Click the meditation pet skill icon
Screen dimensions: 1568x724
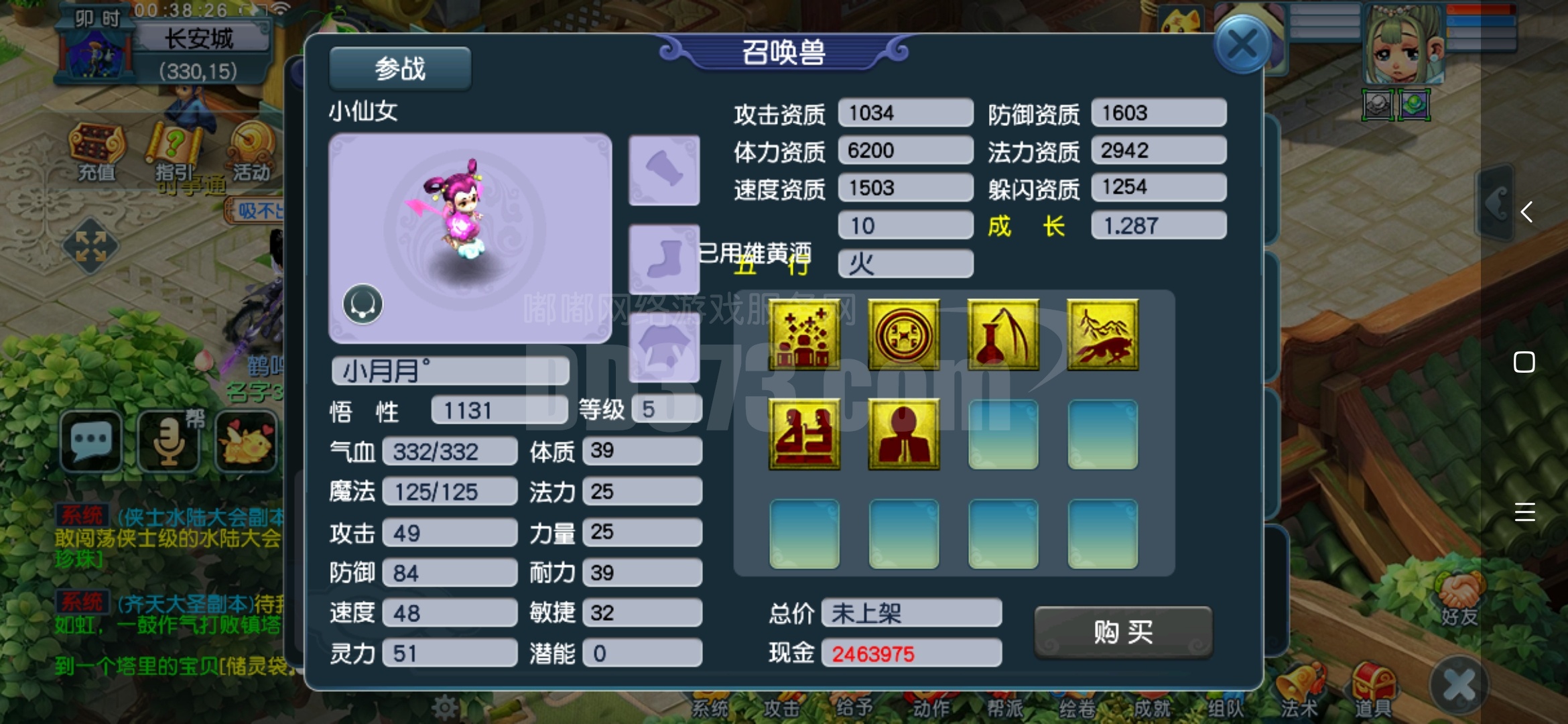point(804,434)
